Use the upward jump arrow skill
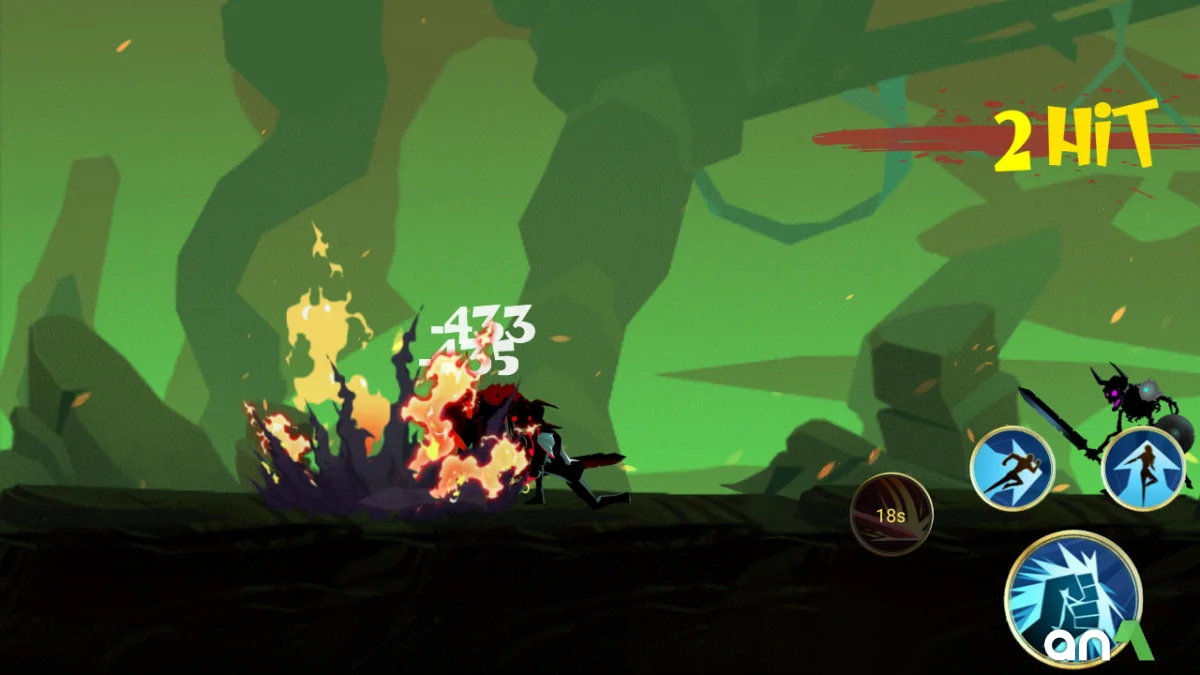The width and height of the screenshot is (1200, 675). pos(1143,468)
